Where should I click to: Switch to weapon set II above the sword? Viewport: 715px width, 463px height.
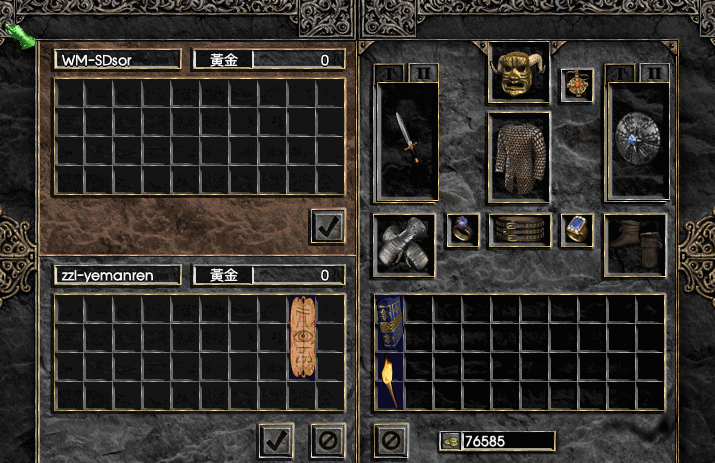422,73
